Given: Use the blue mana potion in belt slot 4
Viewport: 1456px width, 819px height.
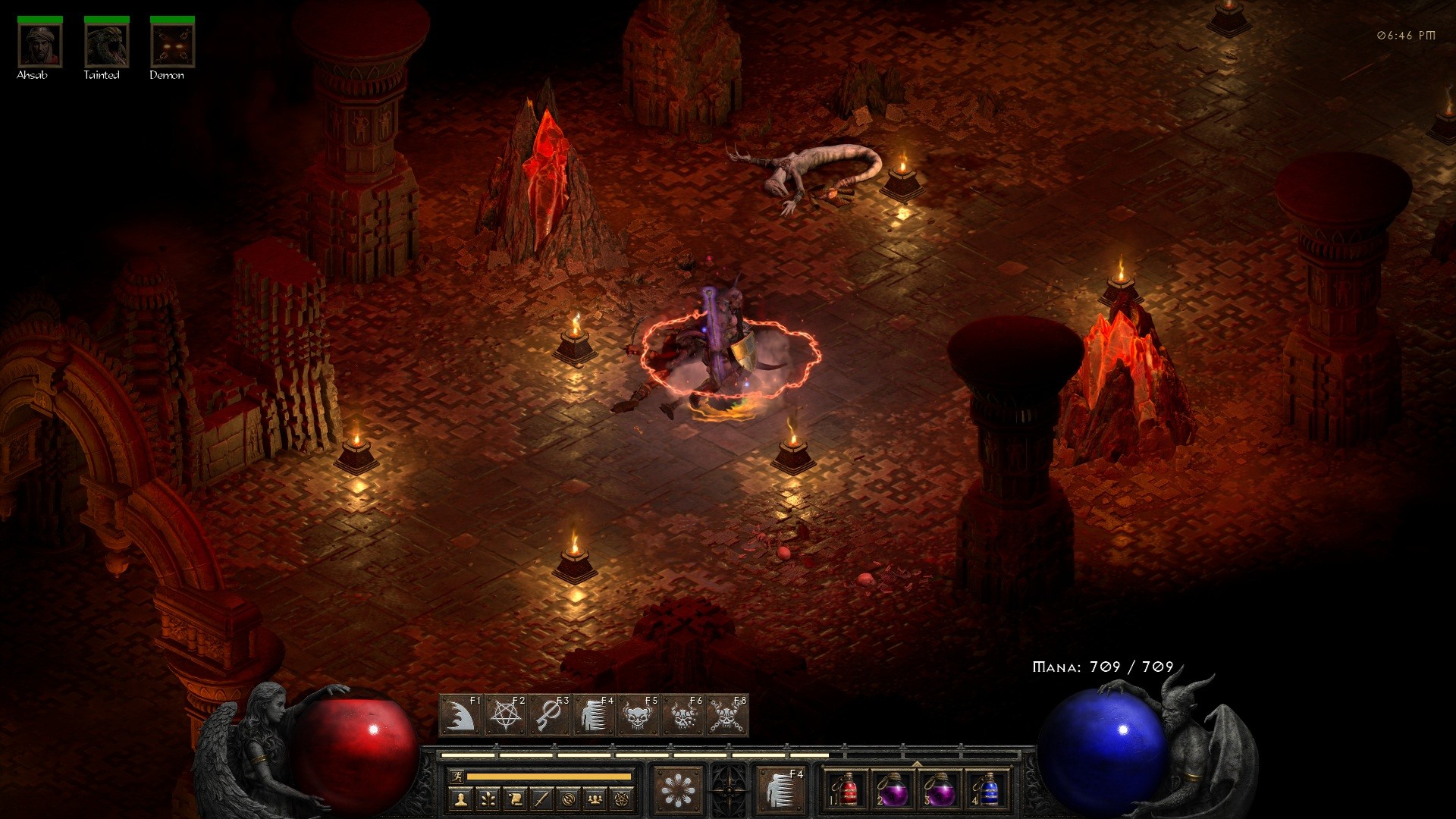Looking at the screenshot, I should pyautogui.click(x=987, y=790).
